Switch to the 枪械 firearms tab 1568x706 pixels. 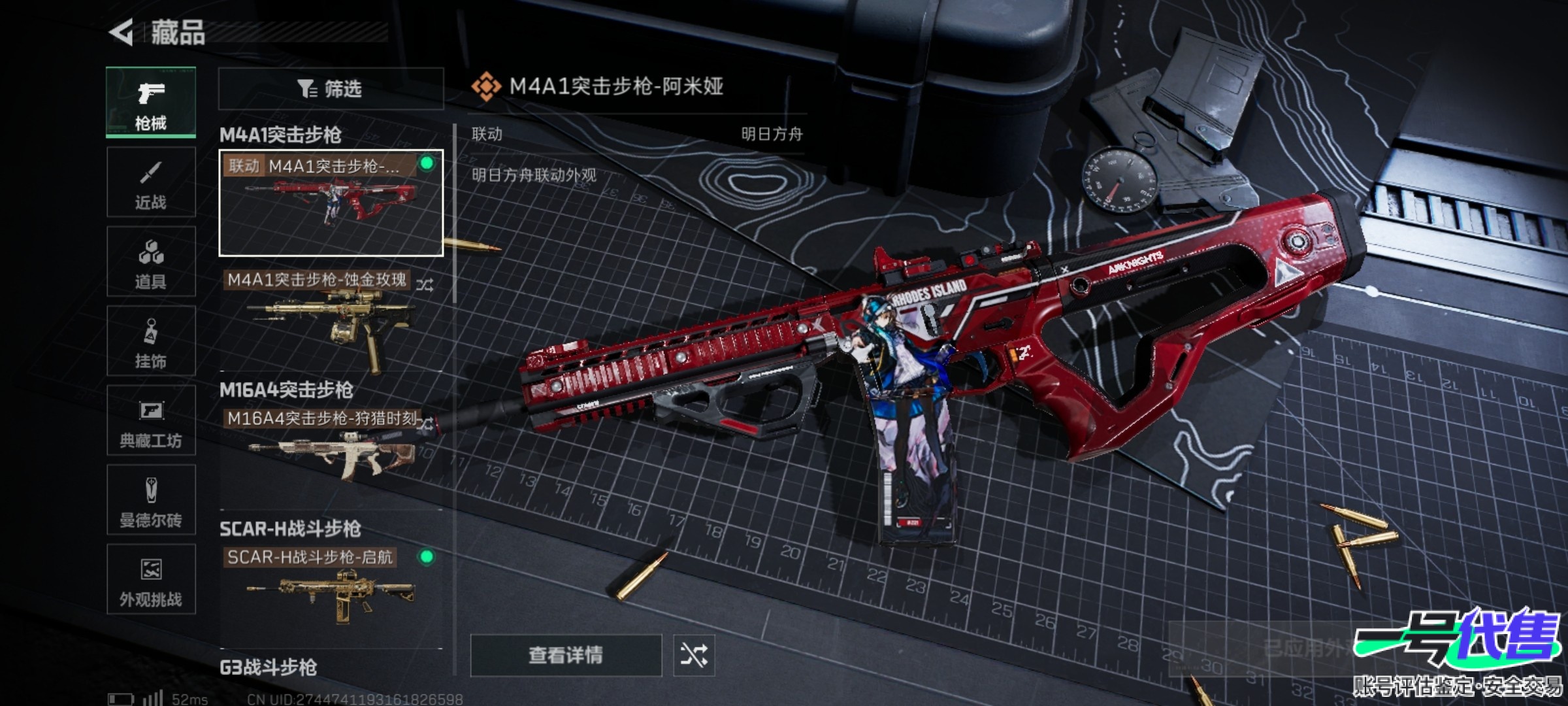151,103
